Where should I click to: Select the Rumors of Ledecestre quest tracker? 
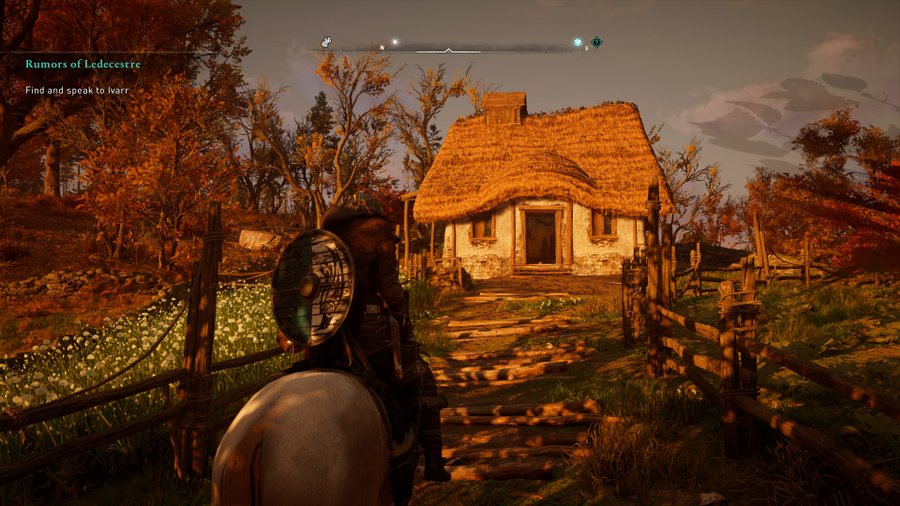(83, 65)
